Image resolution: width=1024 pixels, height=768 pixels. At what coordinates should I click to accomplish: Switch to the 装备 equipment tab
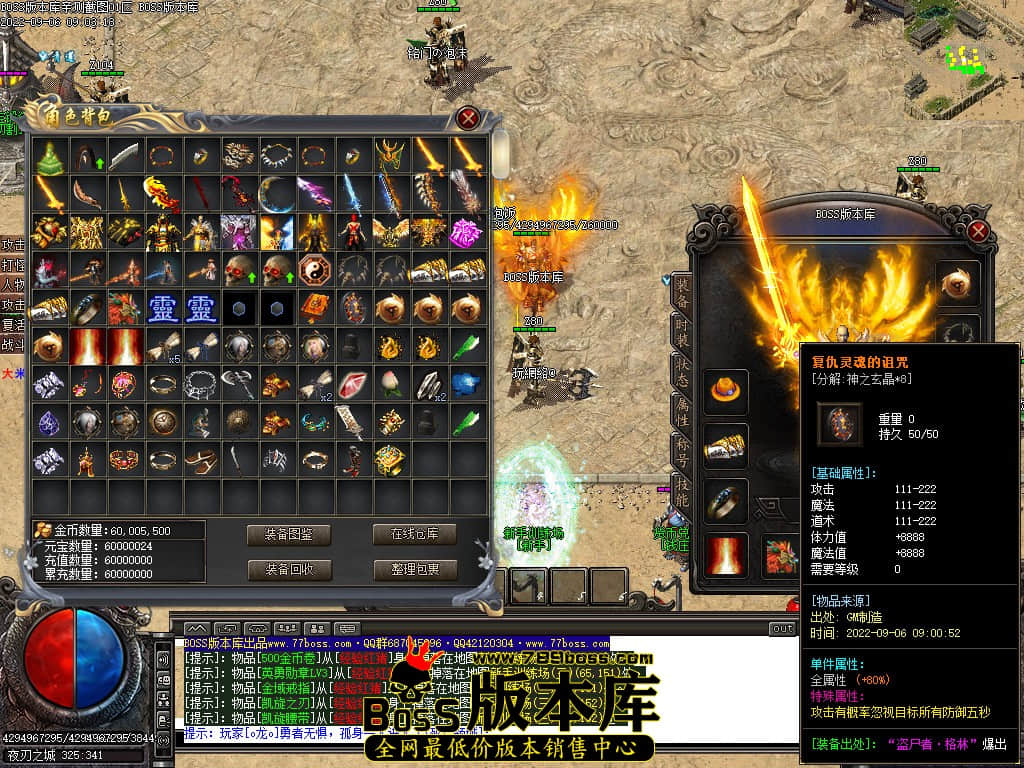pos(682,291)
